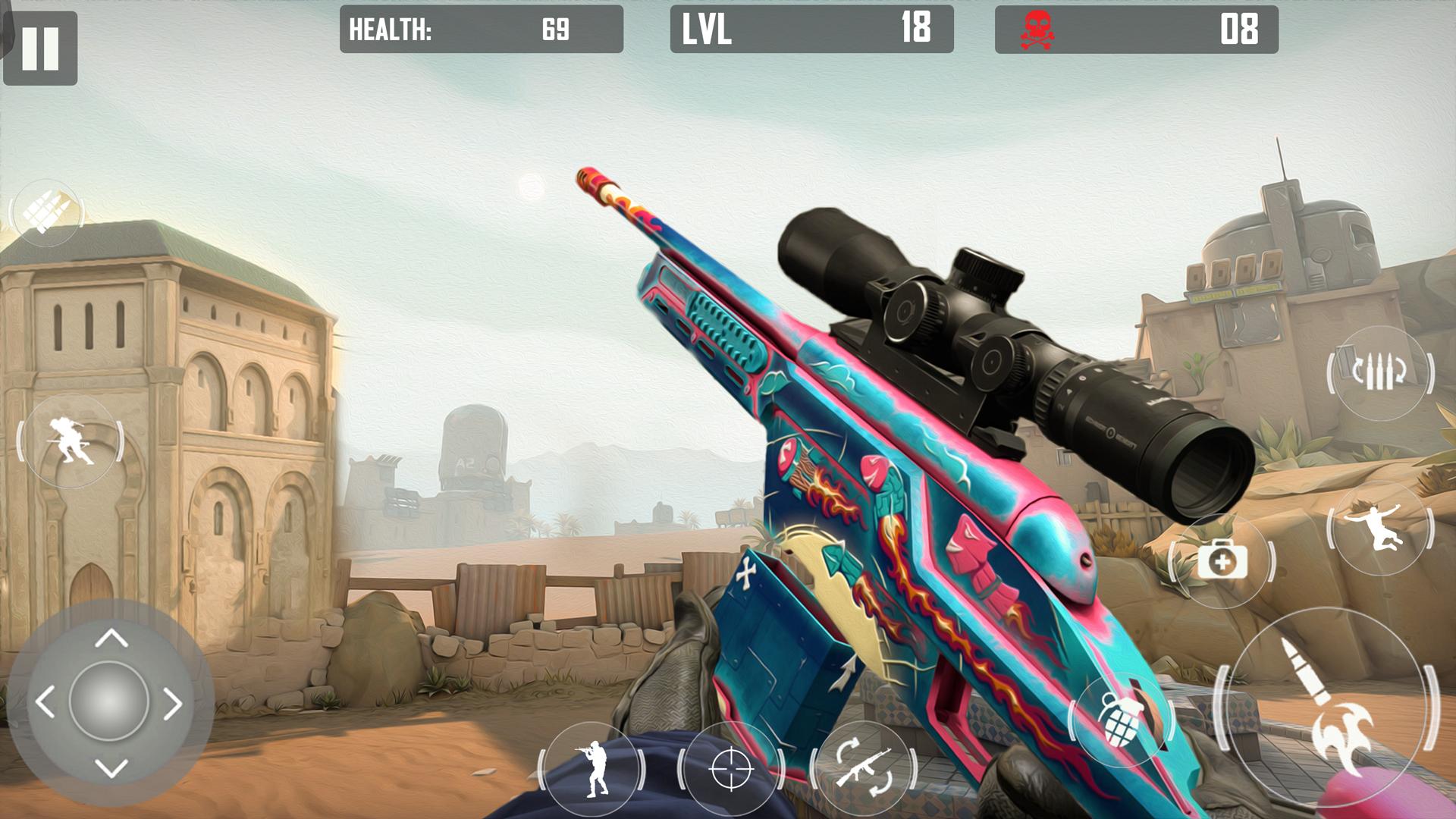This screenshot has height=819, width=1456.
Task: Reload ammo with the bullets reload button
Action: point(1379,372)
